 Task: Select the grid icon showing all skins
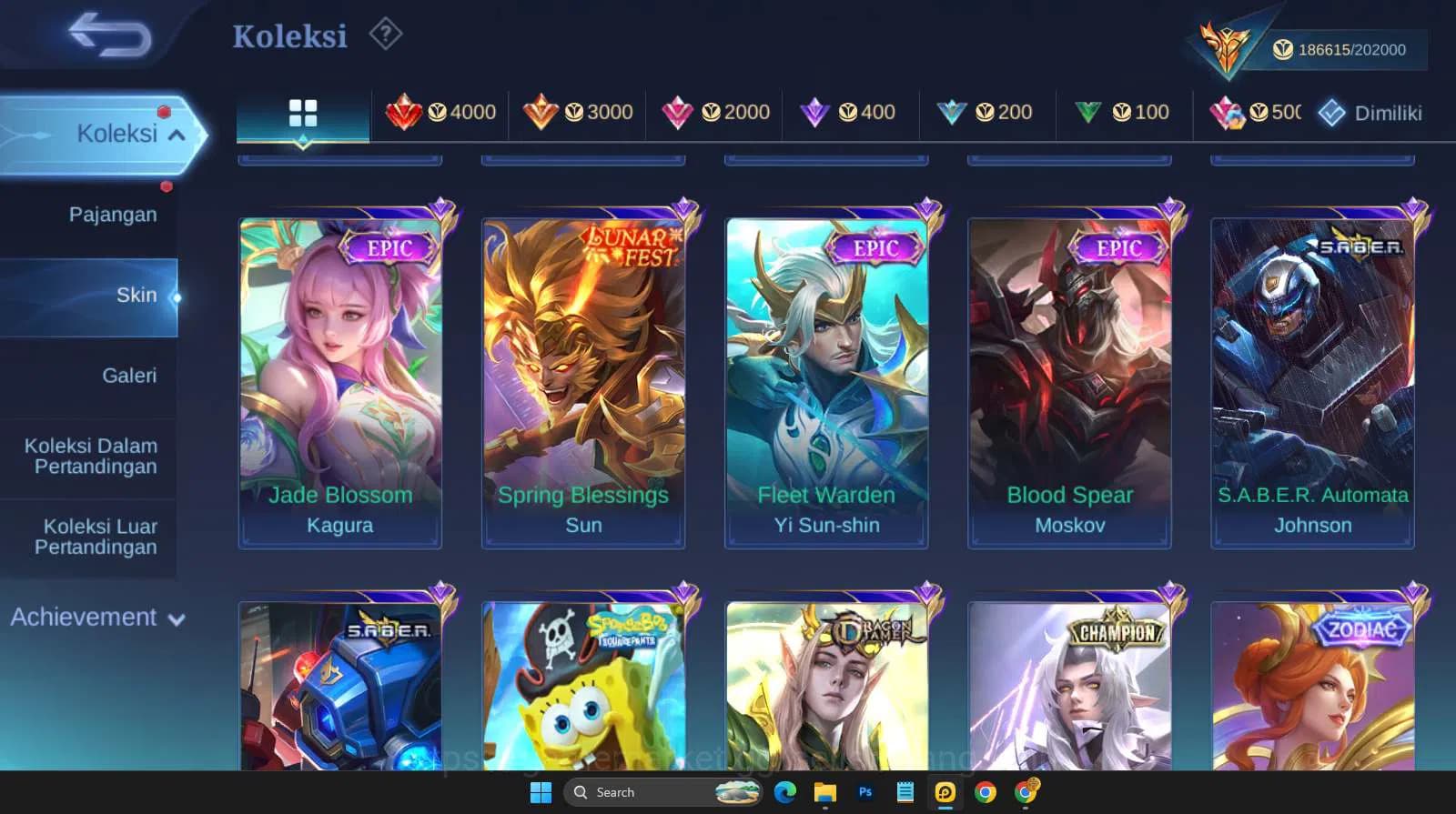pyautogui.click(x=303, y=113)
